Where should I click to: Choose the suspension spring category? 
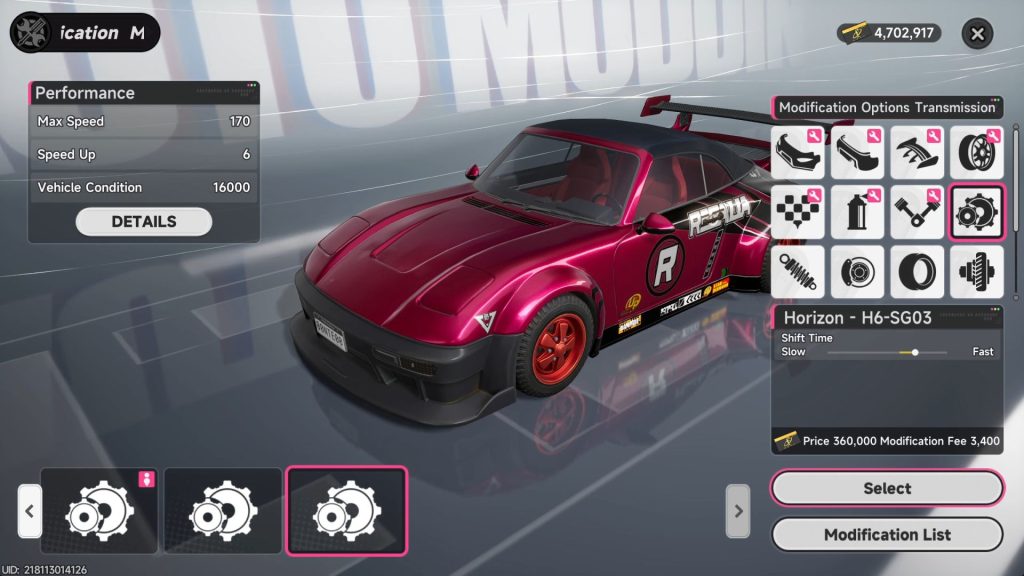[x=798, y=271]
